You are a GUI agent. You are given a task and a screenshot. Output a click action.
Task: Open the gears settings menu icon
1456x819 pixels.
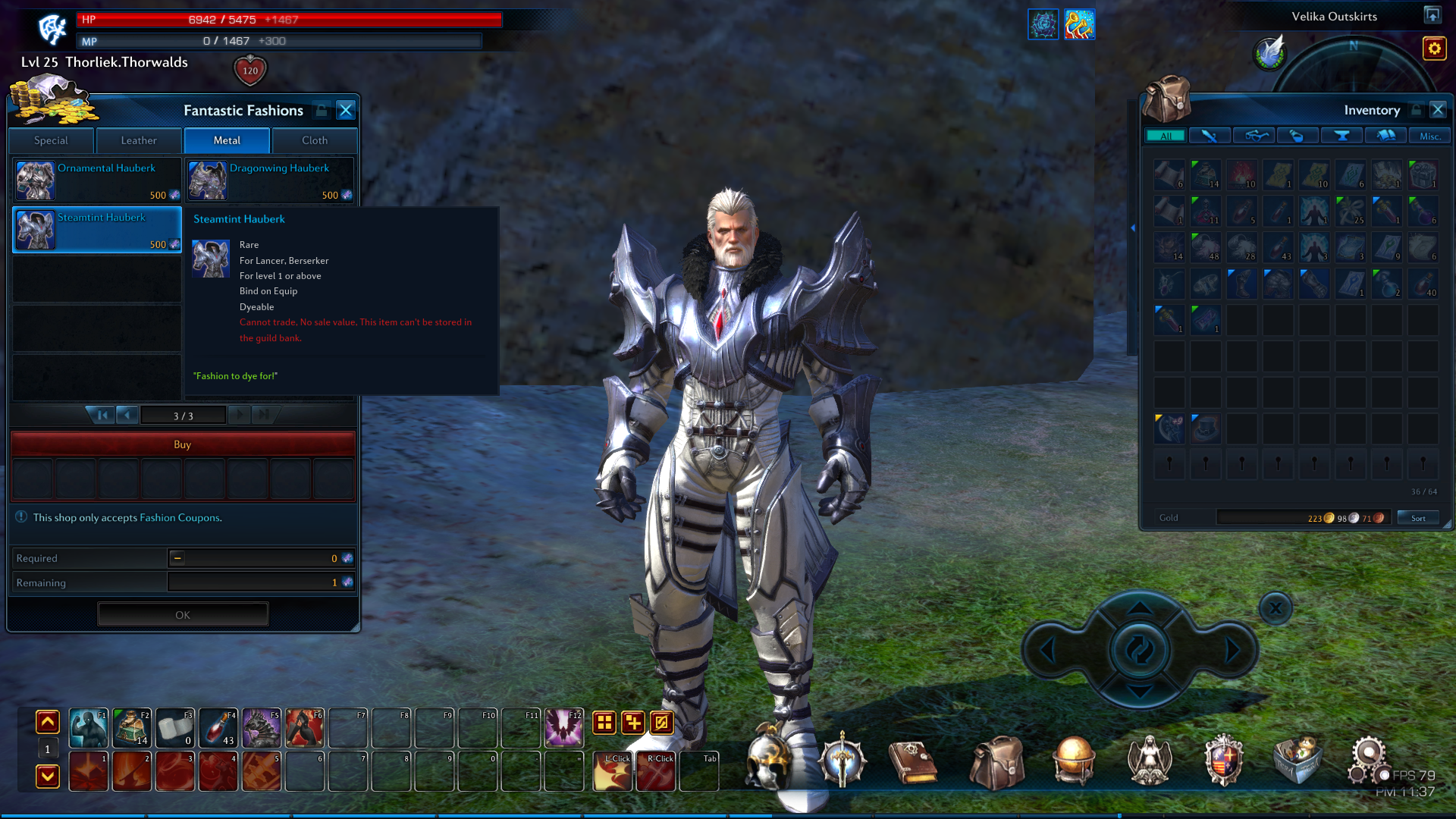(1367, 760)
